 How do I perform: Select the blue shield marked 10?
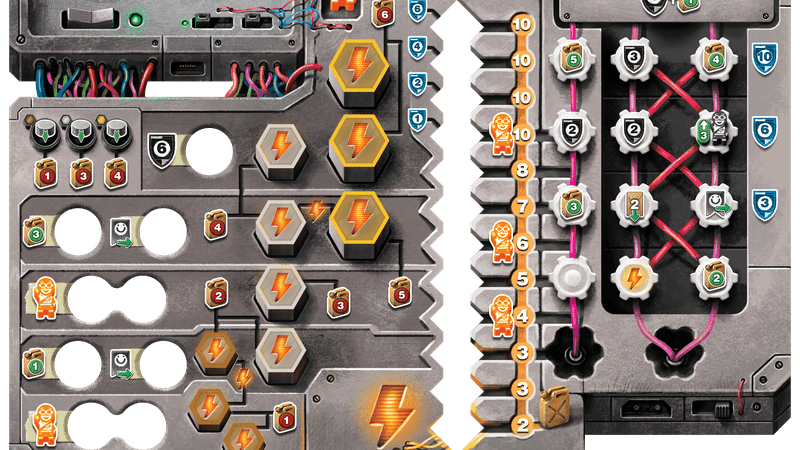tap(765, 59)
